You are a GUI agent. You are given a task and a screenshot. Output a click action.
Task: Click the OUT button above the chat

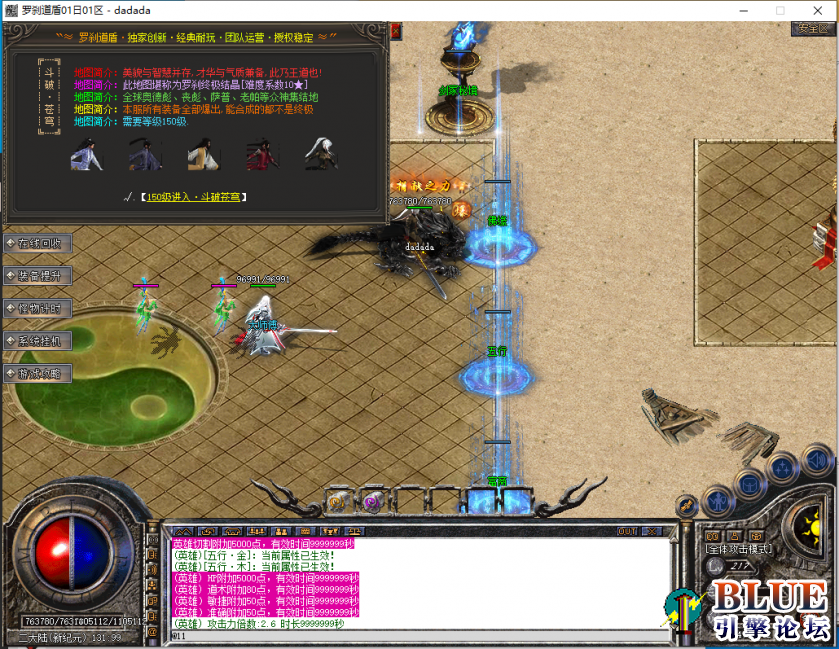[x=627, y=531]
